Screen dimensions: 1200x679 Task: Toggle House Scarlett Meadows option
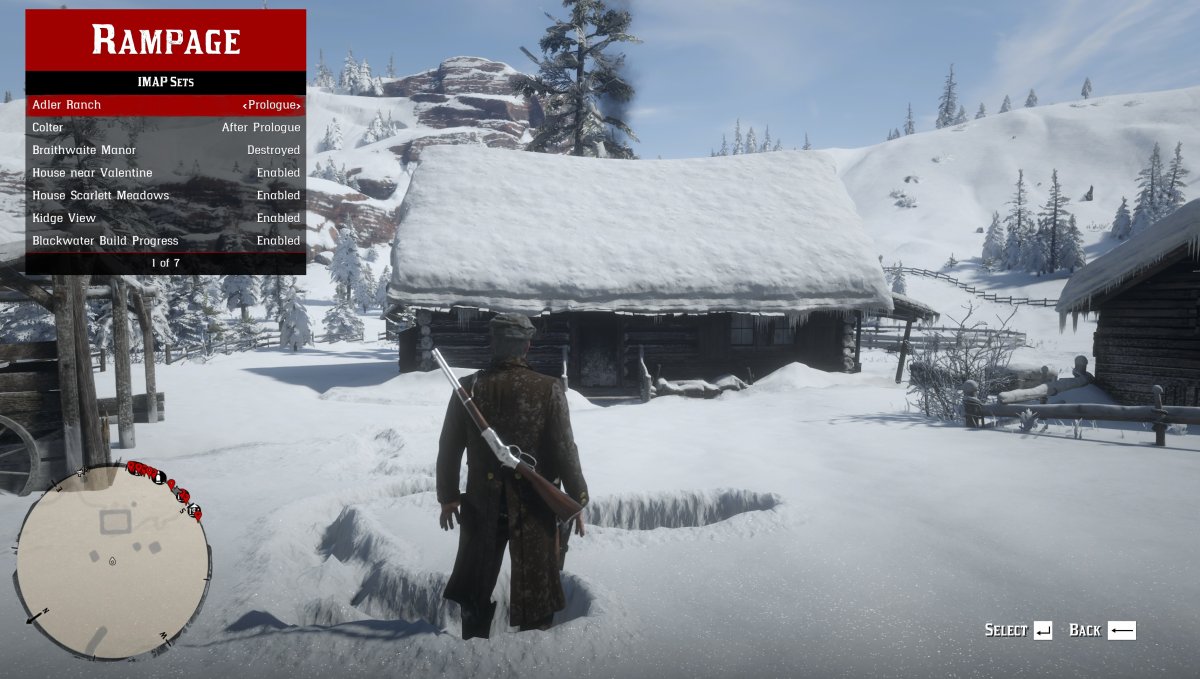tap(165, 195)
